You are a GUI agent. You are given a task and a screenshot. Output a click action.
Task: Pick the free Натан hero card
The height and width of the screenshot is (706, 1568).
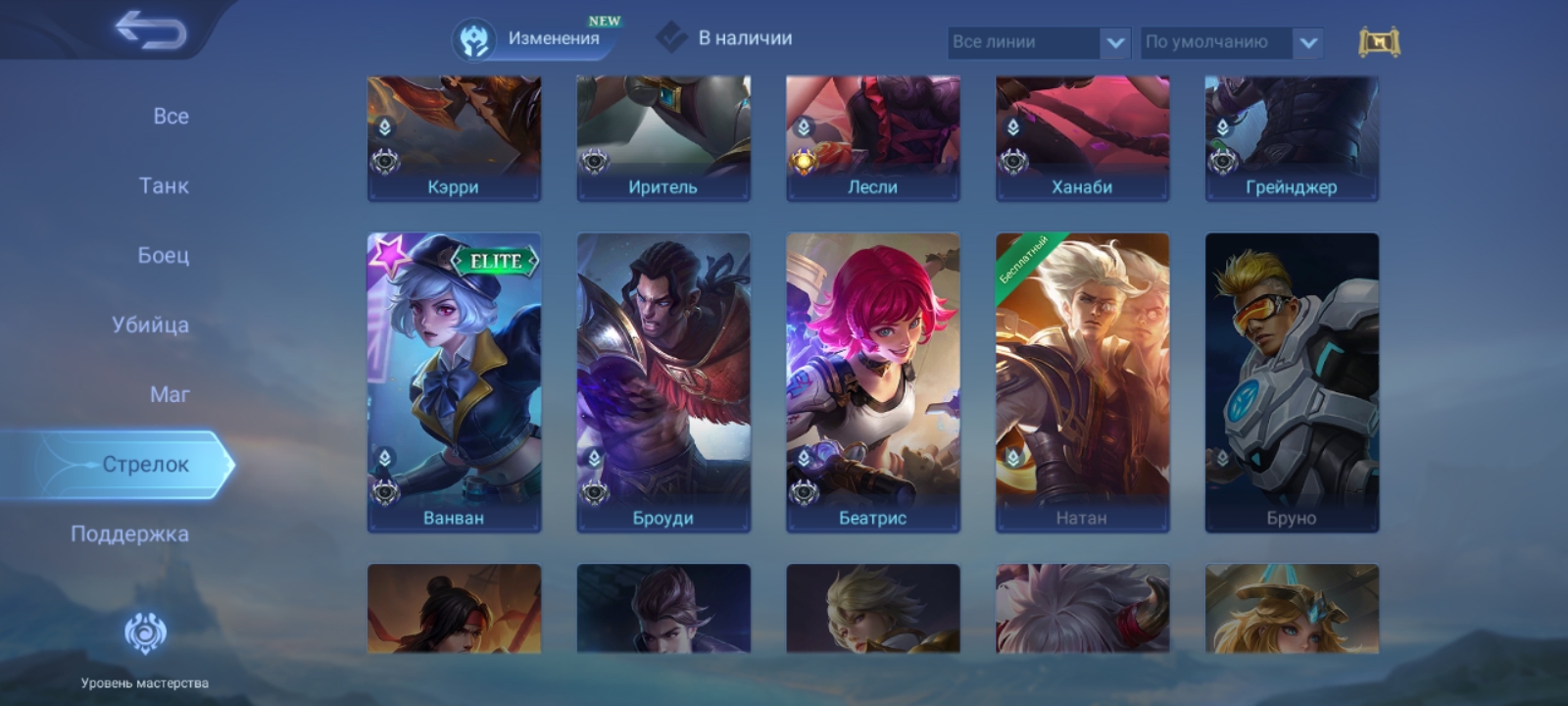(x=1082, y=382)
